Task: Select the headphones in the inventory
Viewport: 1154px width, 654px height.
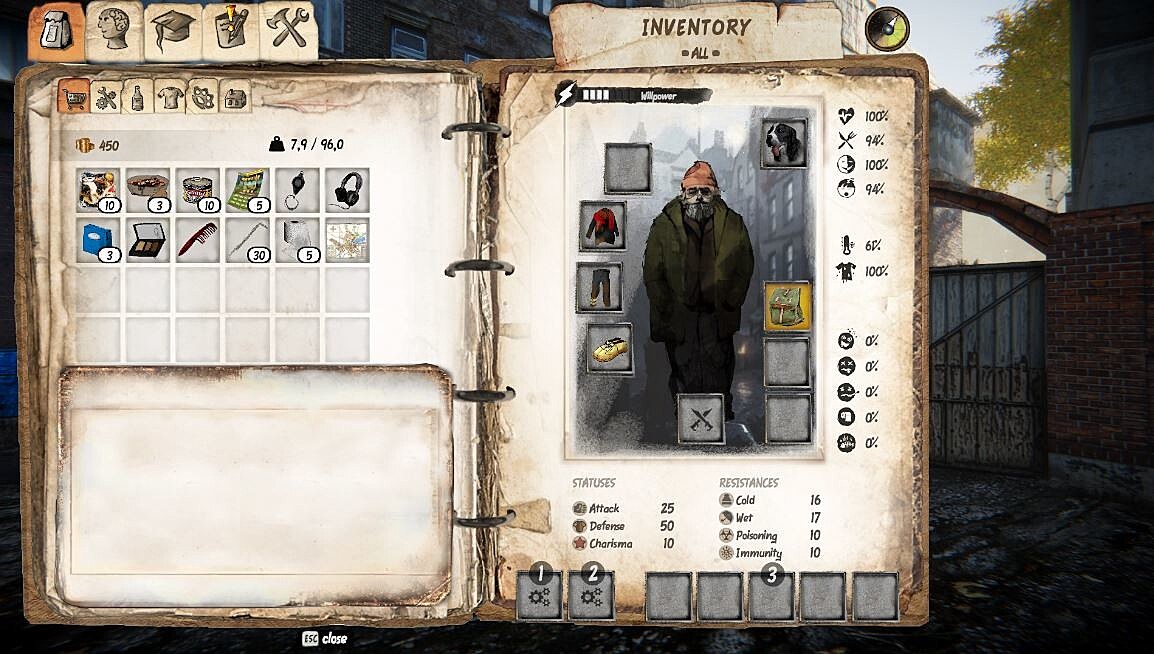Action: click(347, 189)
